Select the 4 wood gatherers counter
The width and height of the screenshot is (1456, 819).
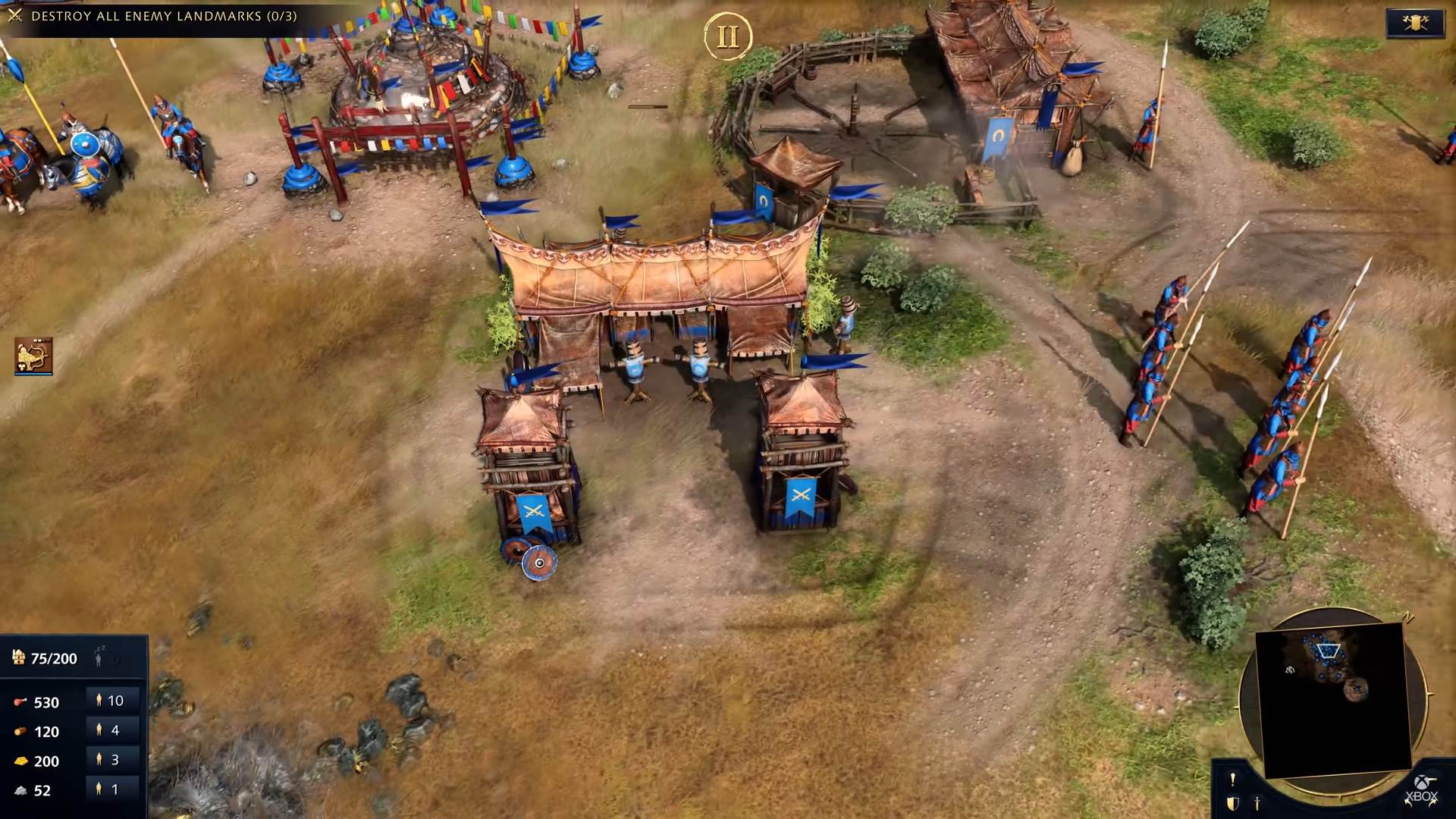click(110, 731)
